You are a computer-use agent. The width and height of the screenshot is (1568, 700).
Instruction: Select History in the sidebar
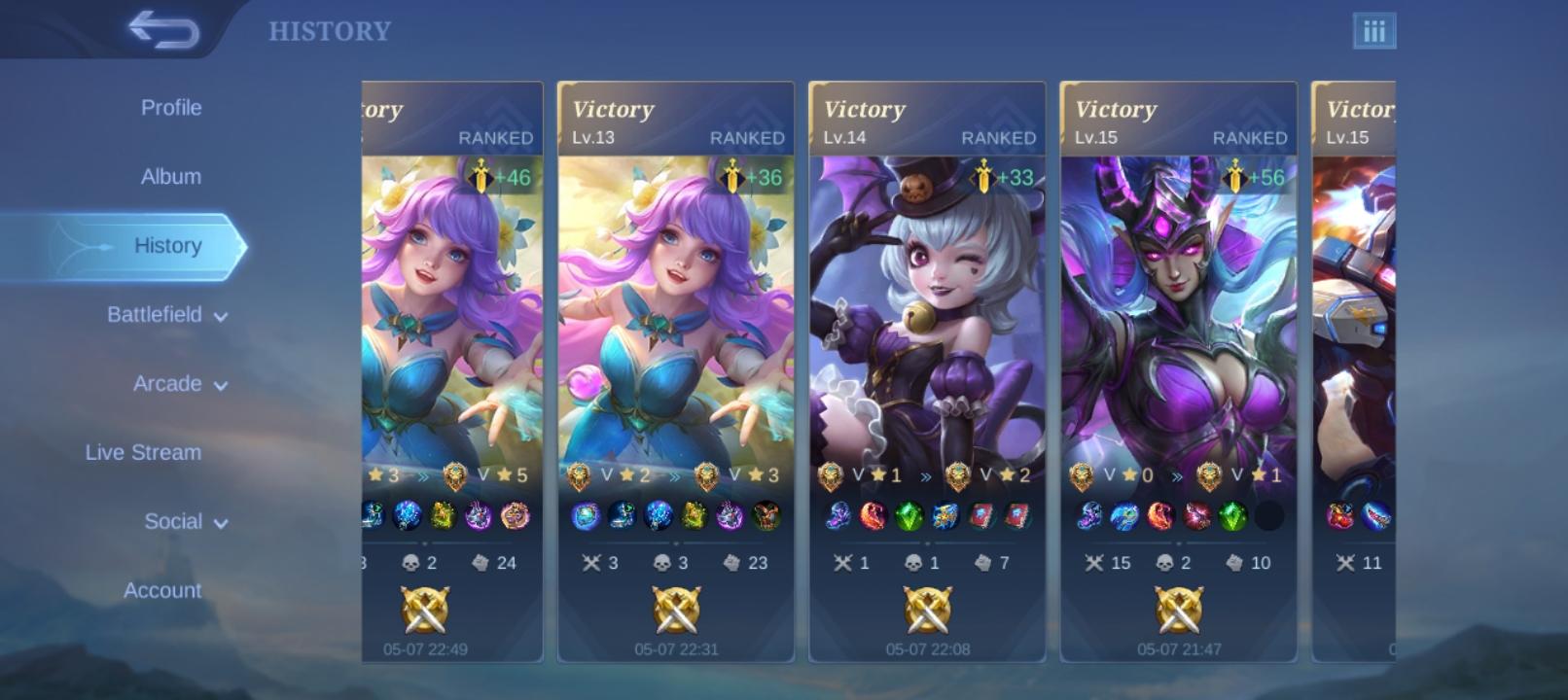point(167,245)
